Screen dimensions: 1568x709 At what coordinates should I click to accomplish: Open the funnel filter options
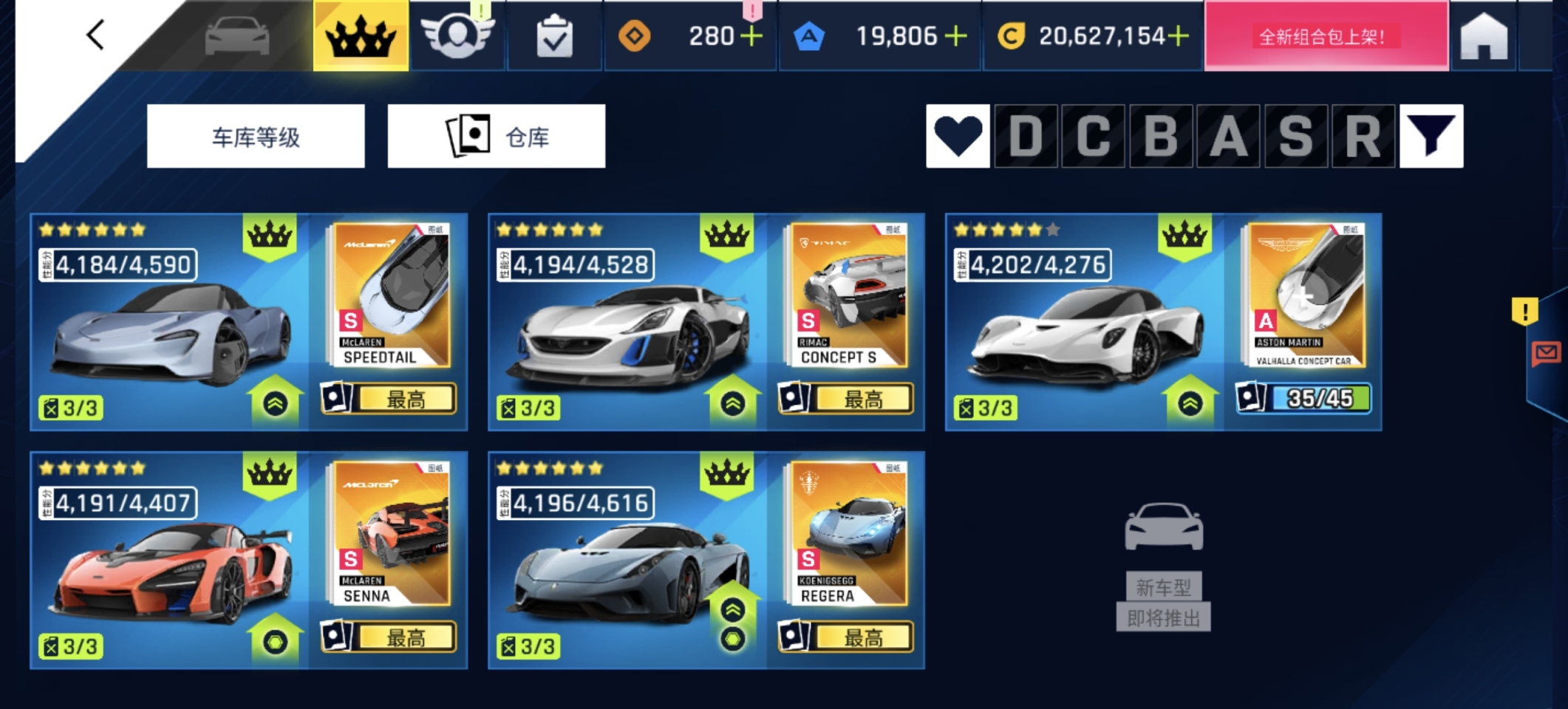pyautogui.click(x=1431, y=137)
